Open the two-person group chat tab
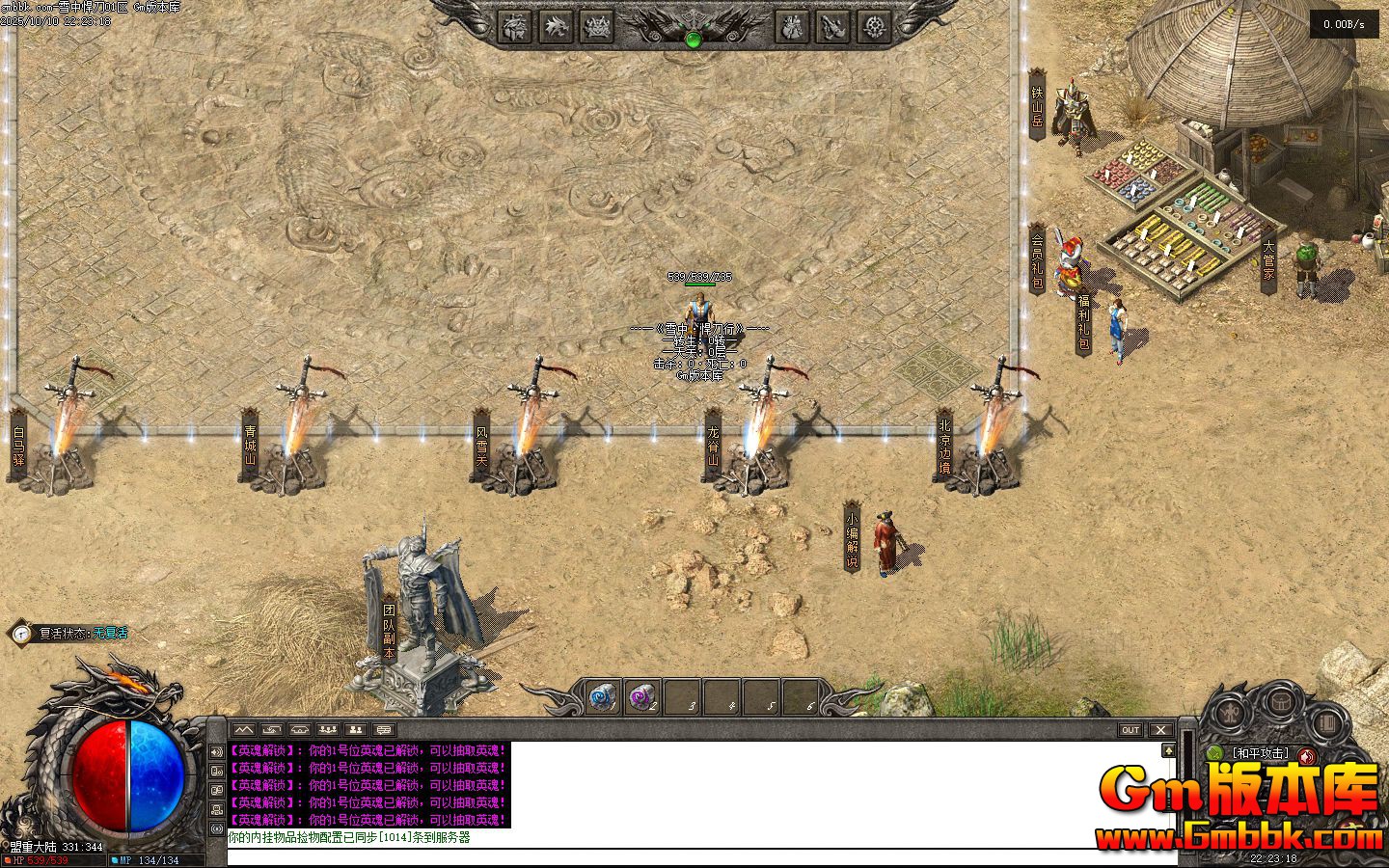Viewport: 1389px width, 868px height. [356, 730]
